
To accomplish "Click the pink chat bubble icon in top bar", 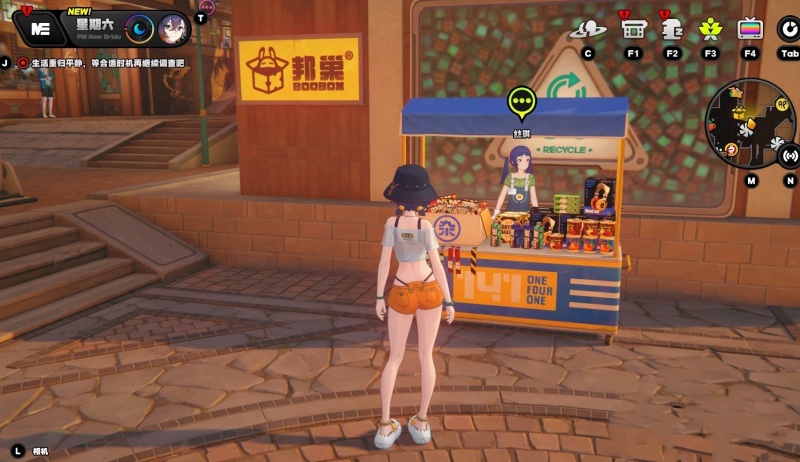I will [x=207, y=6].
